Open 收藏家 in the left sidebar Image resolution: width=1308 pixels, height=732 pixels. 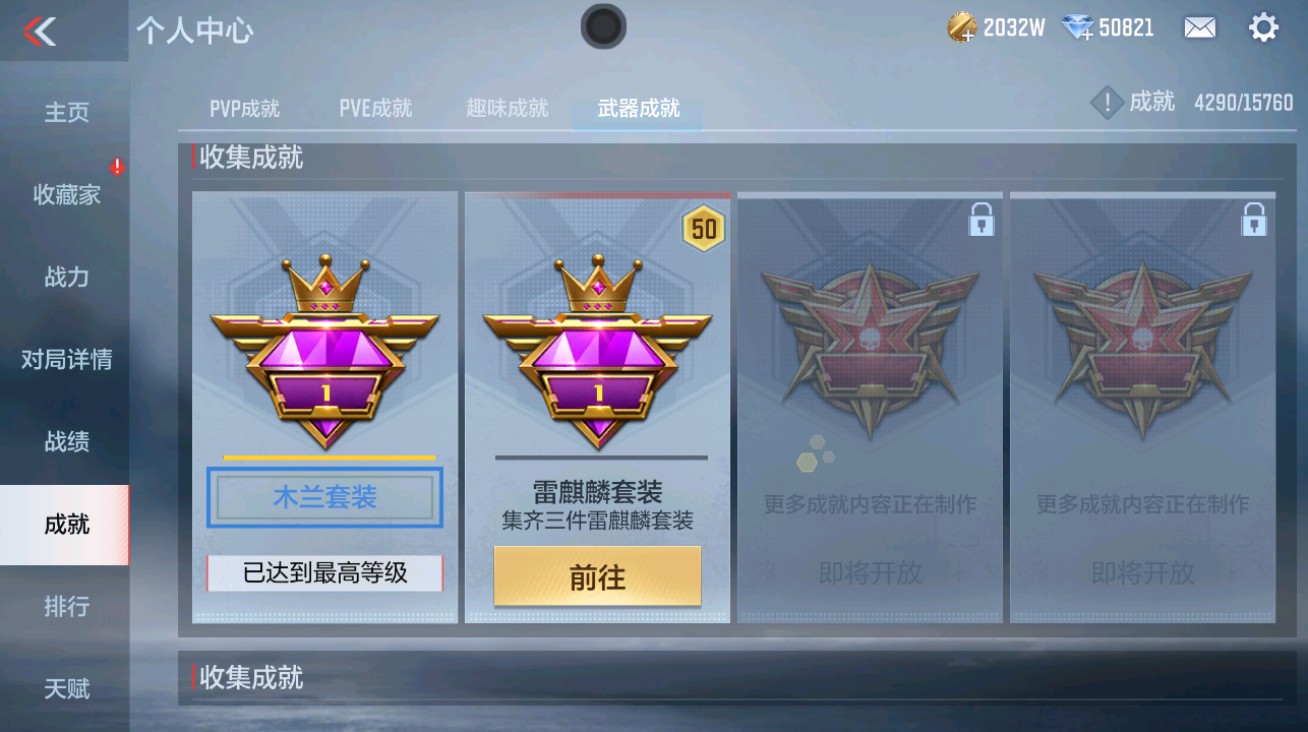[65, 196]
